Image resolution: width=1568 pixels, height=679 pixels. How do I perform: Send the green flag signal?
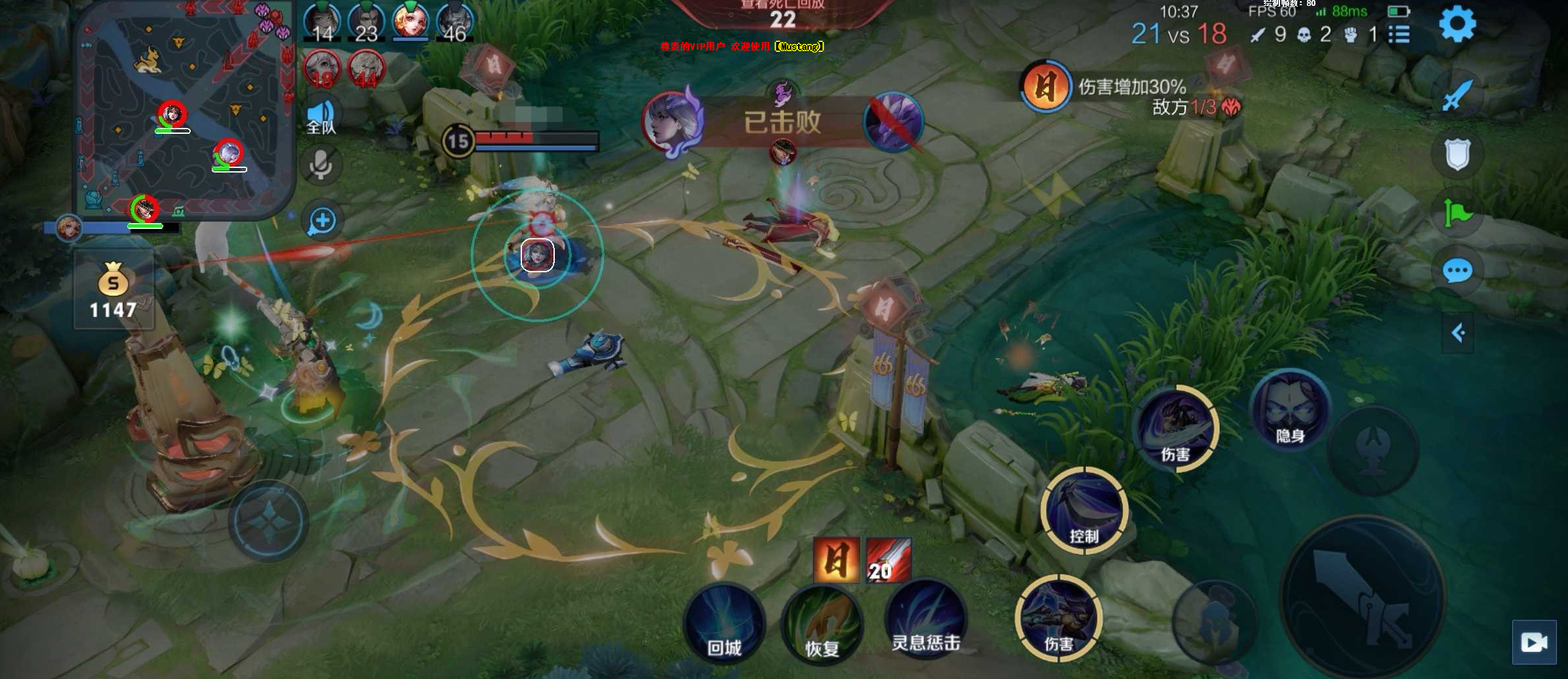click(1457, 213)
